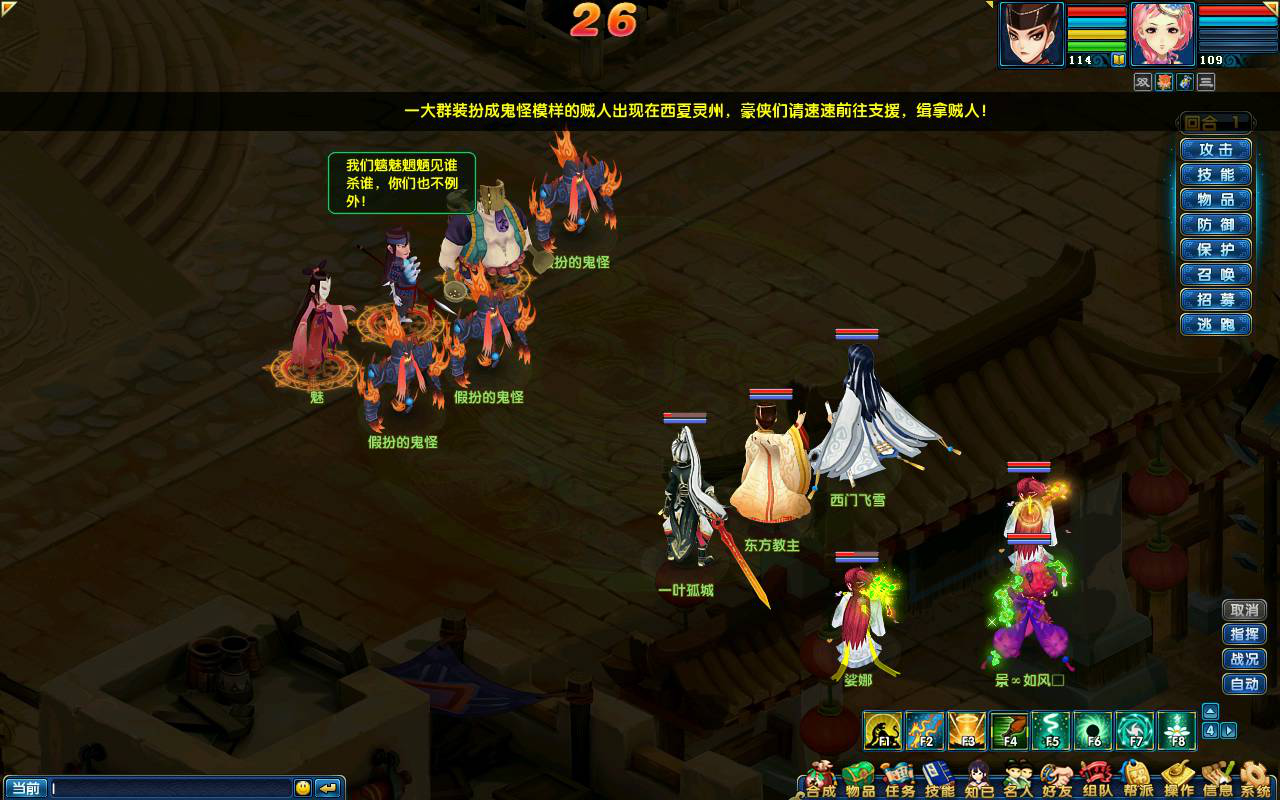Choose the 保护 protect command

[1215, 250]
